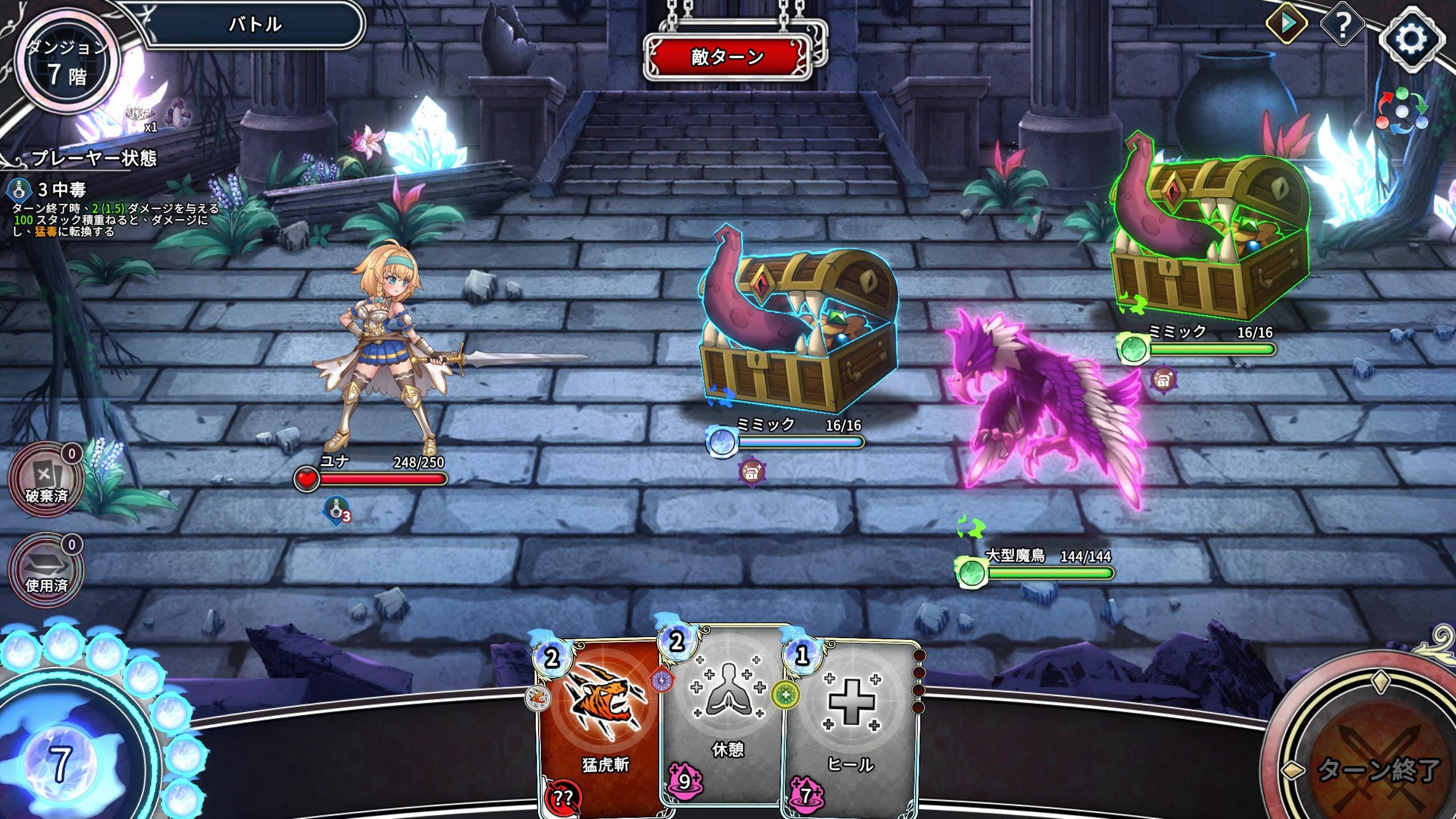Viewport: 1456px width, 819px height.
Task: Toggle the fast-forward play button
Action: [x=1287, y=24]
